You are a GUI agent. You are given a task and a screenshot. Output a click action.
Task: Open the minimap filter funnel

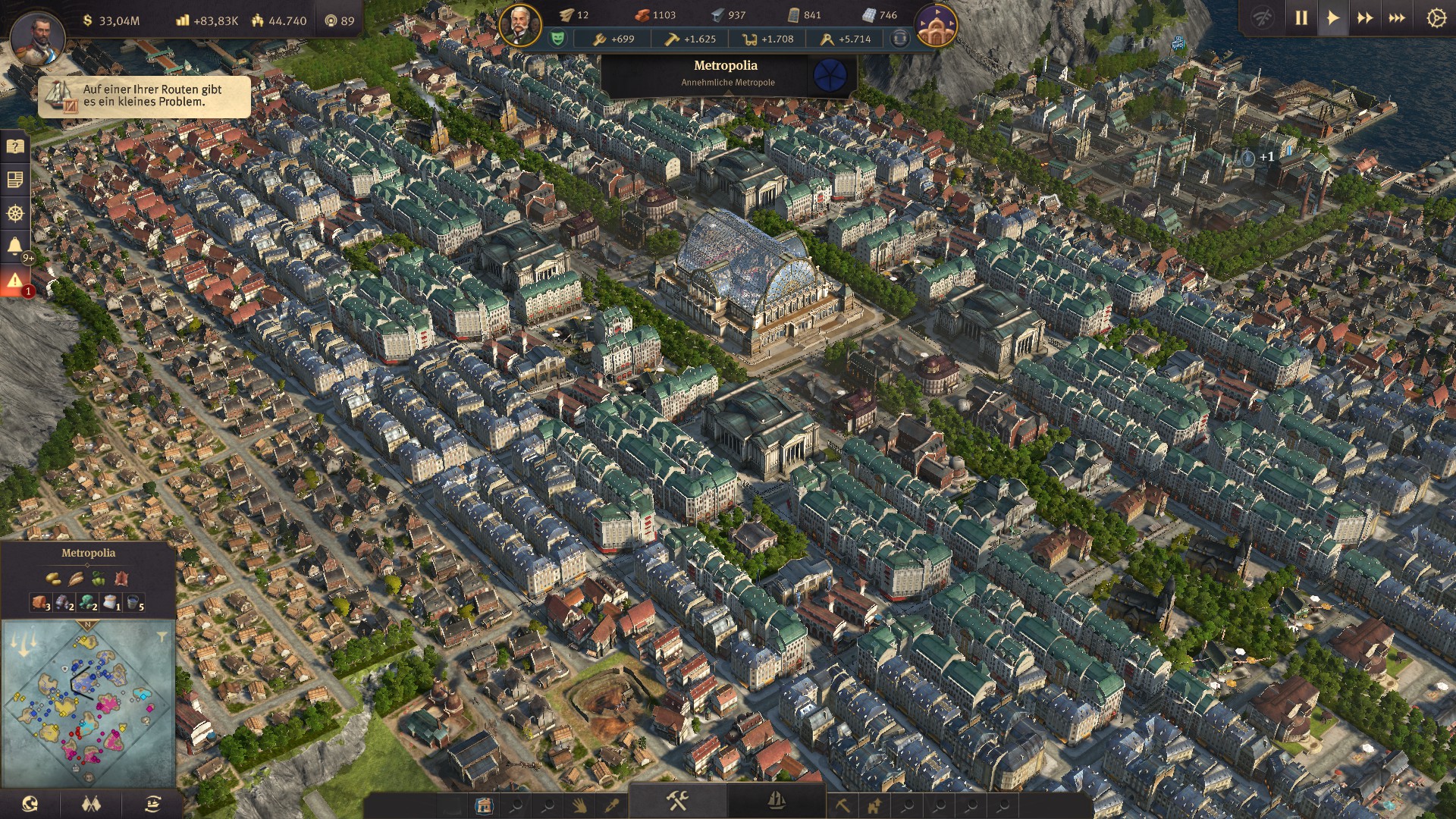(x=162, y=636)
